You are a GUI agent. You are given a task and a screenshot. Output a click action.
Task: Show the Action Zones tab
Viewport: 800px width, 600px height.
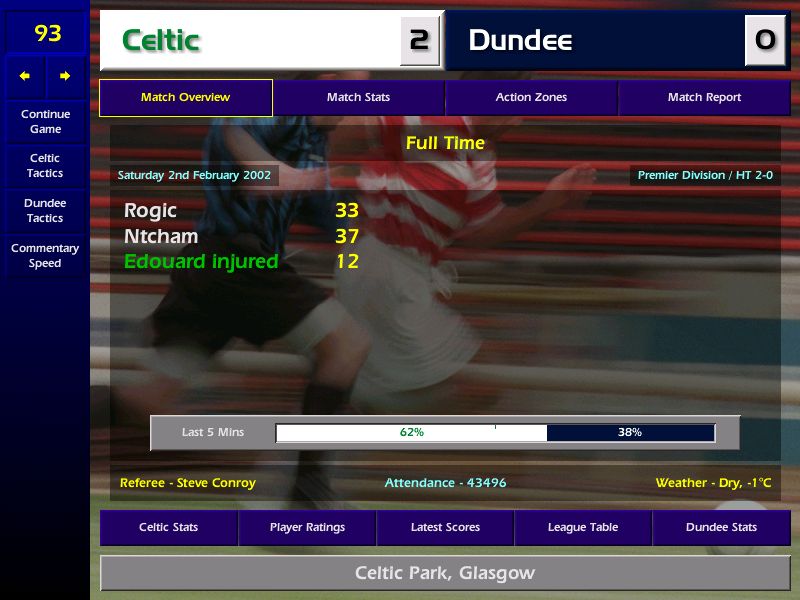(531, 98)
